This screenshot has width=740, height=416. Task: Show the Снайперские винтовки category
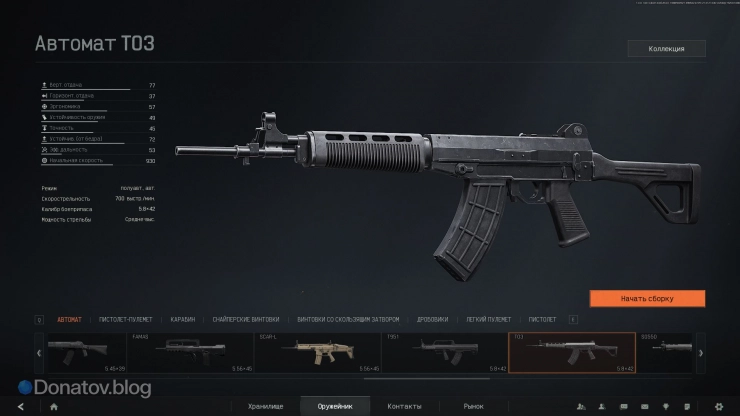241,319
